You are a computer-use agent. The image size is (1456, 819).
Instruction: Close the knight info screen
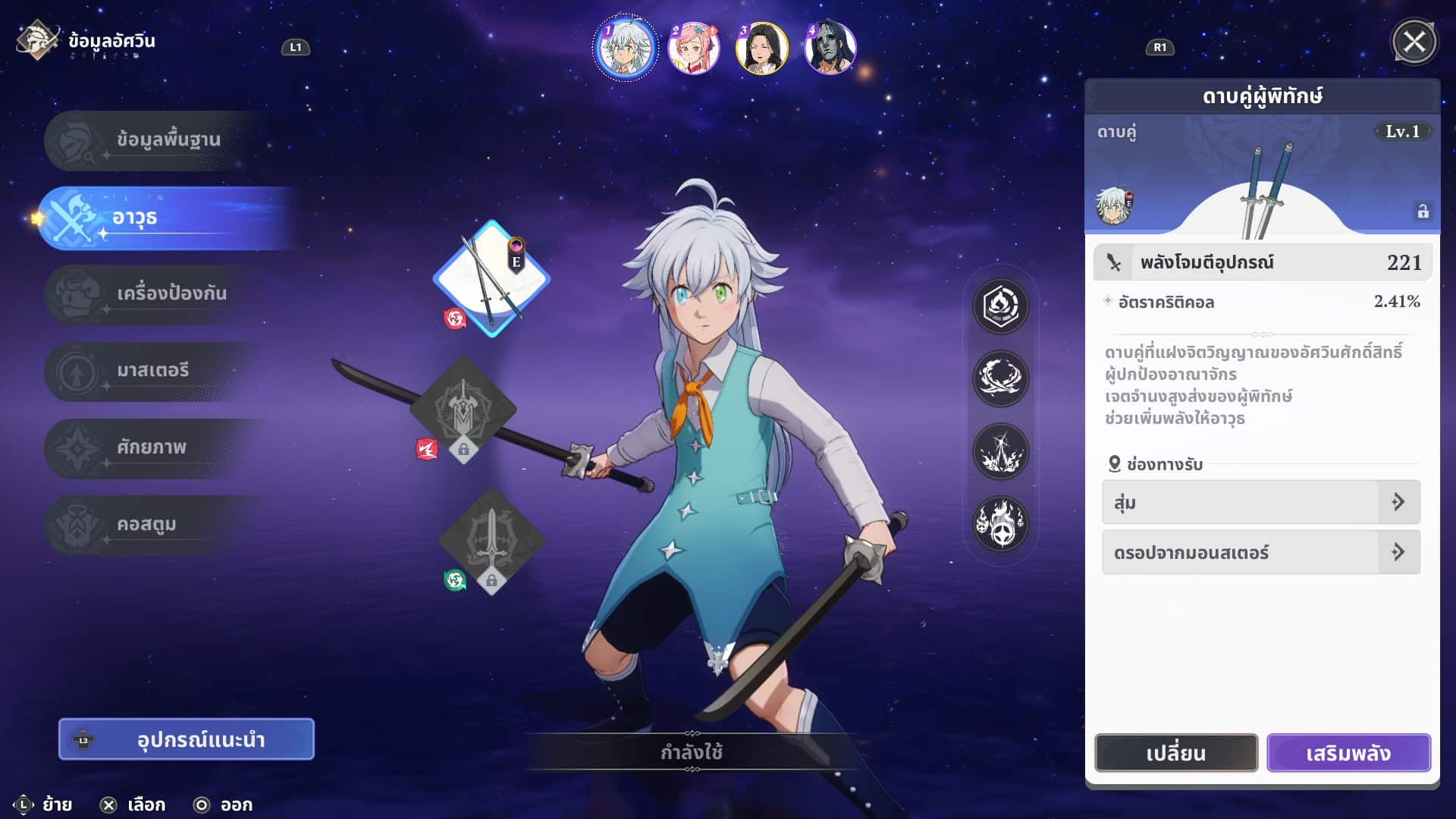(1414, 42)
